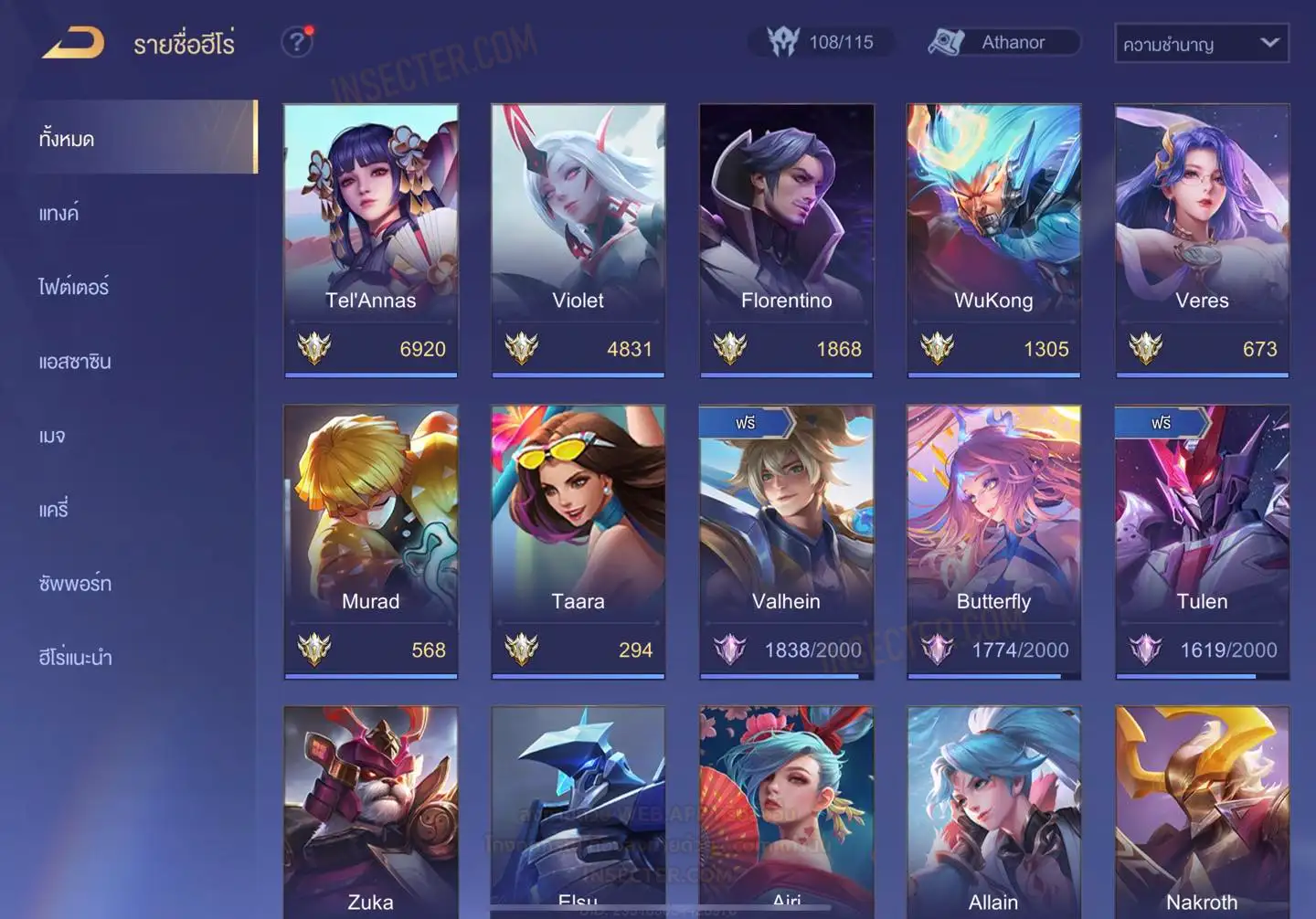The image size is (1316, 919).
Task: Choose the แครี่ category tab
Action: pyautogui.click(x=54, y=510)
